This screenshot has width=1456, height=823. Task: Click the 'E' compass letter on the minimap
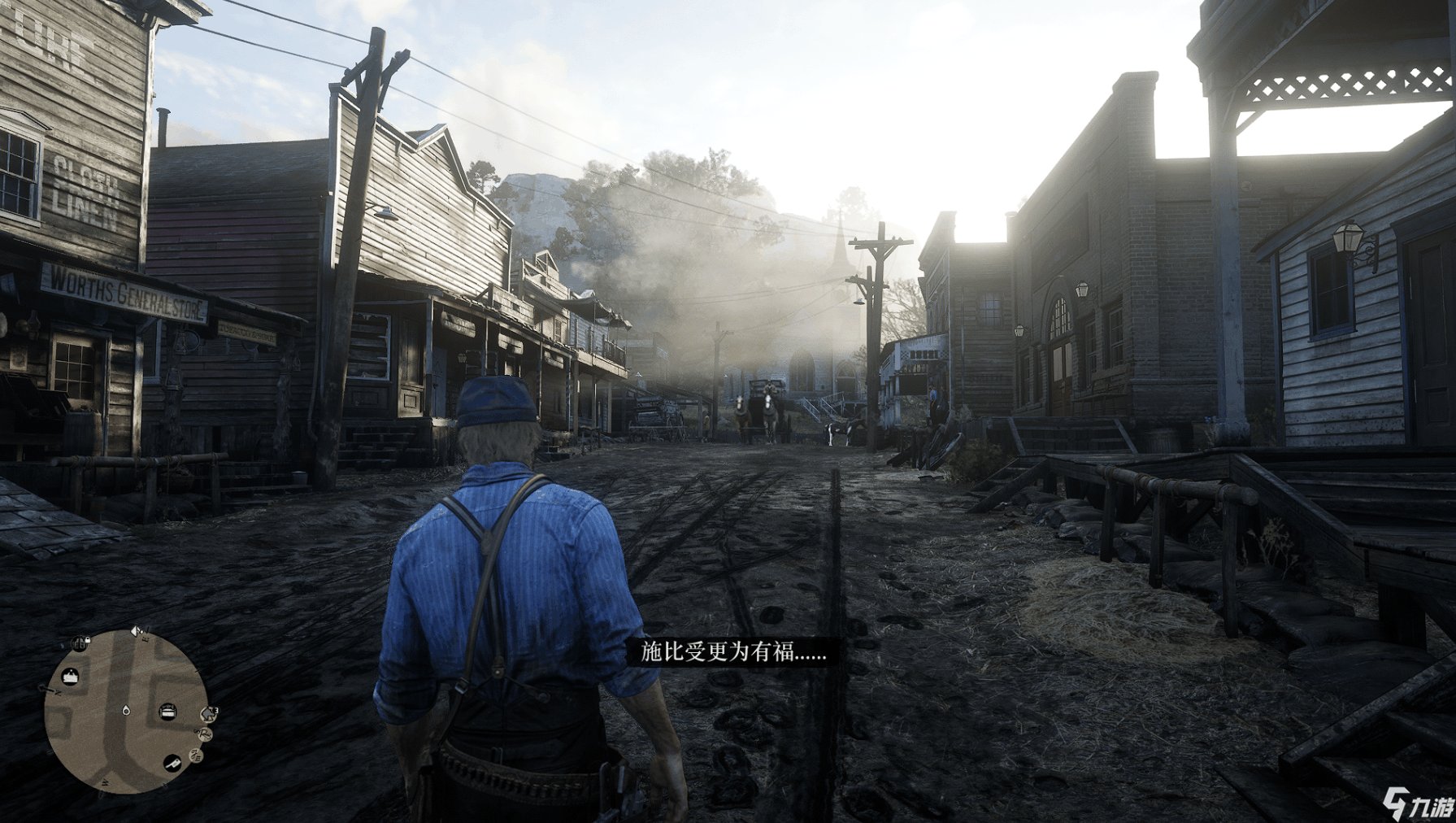(145, 638)
